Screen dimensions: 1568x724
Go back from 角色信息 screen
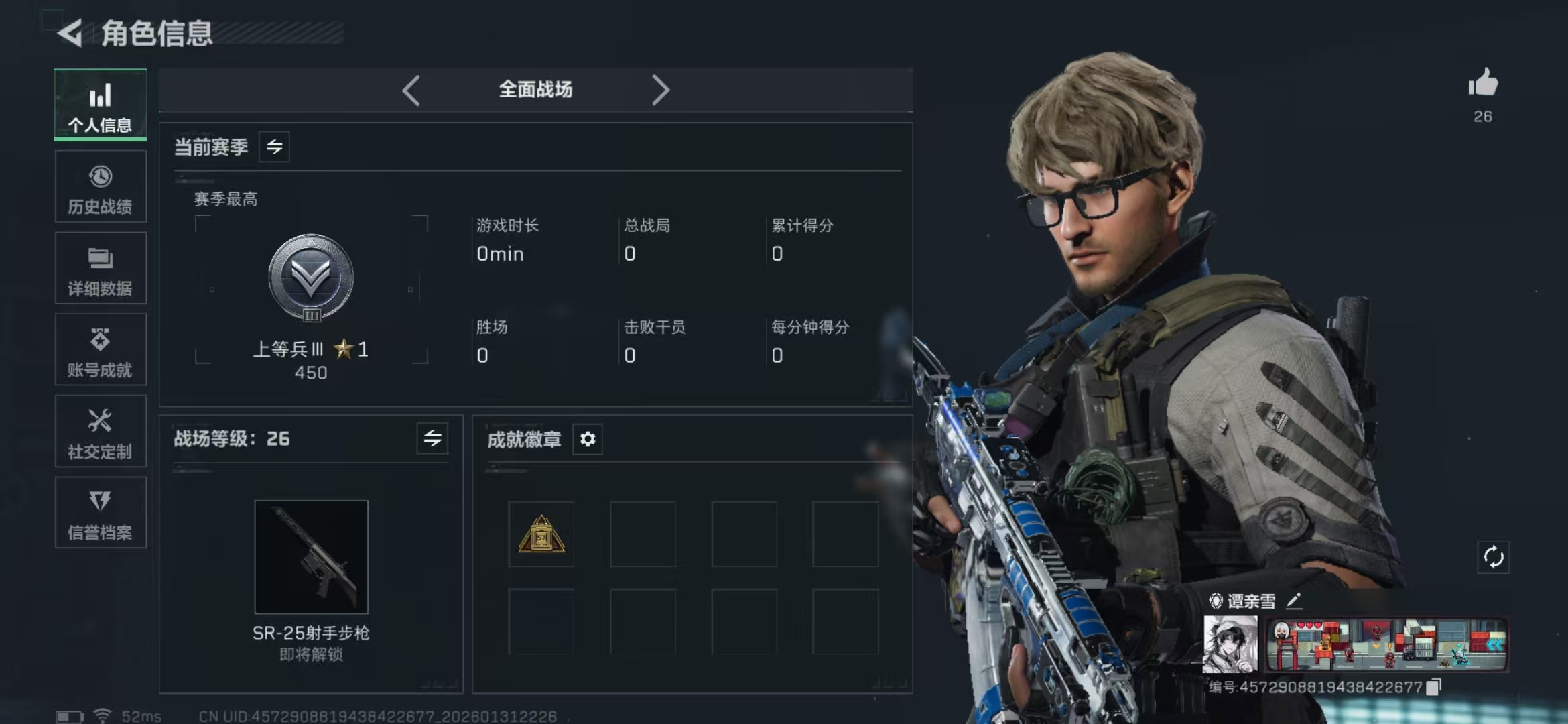[x=70, y=33]
